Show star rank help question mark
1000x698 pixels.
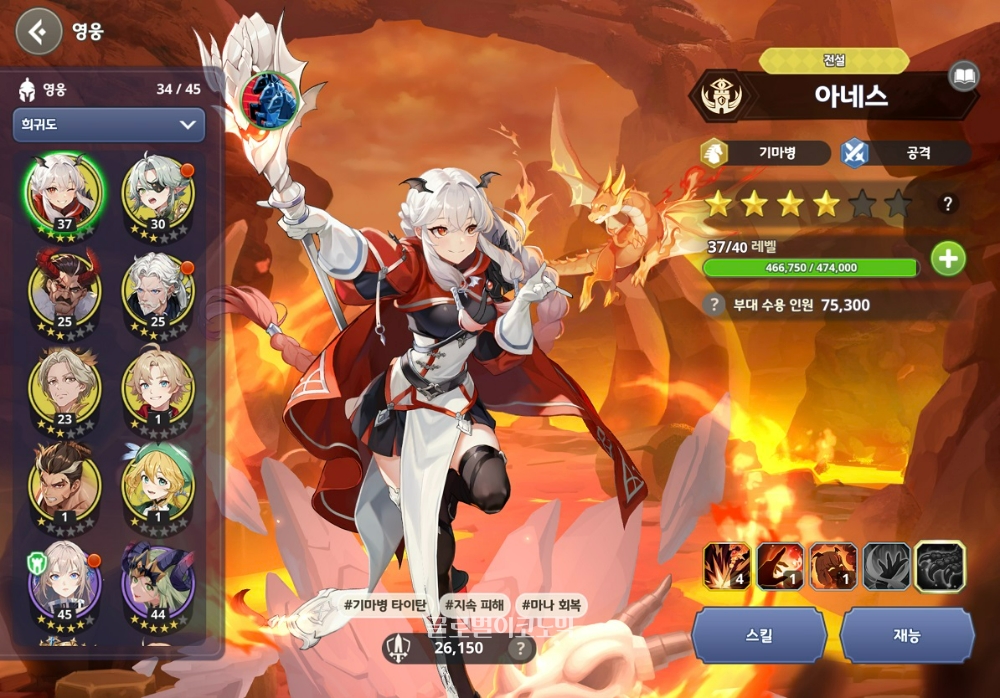pyautogui.click(x=948, y=204)
